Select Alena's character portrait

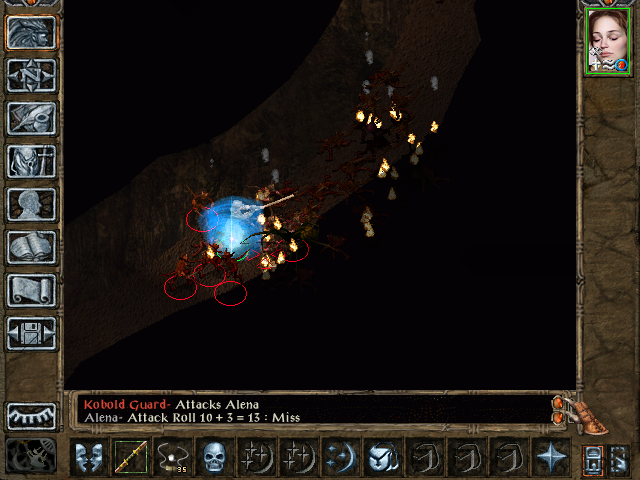pos(607,41)
